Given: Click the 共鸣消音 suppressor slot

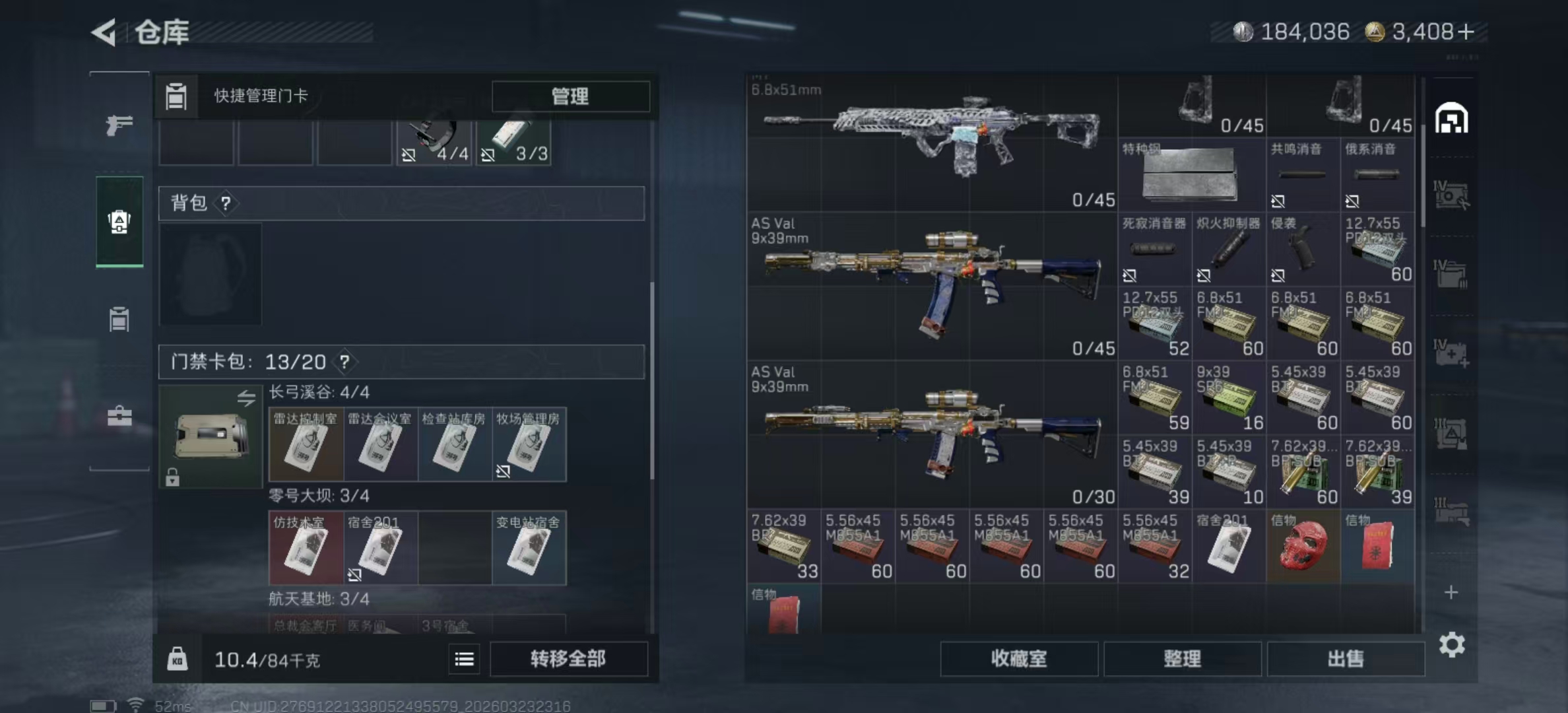Looking at the screenshot, I should pyautogui.click(x=1303, y=174).
